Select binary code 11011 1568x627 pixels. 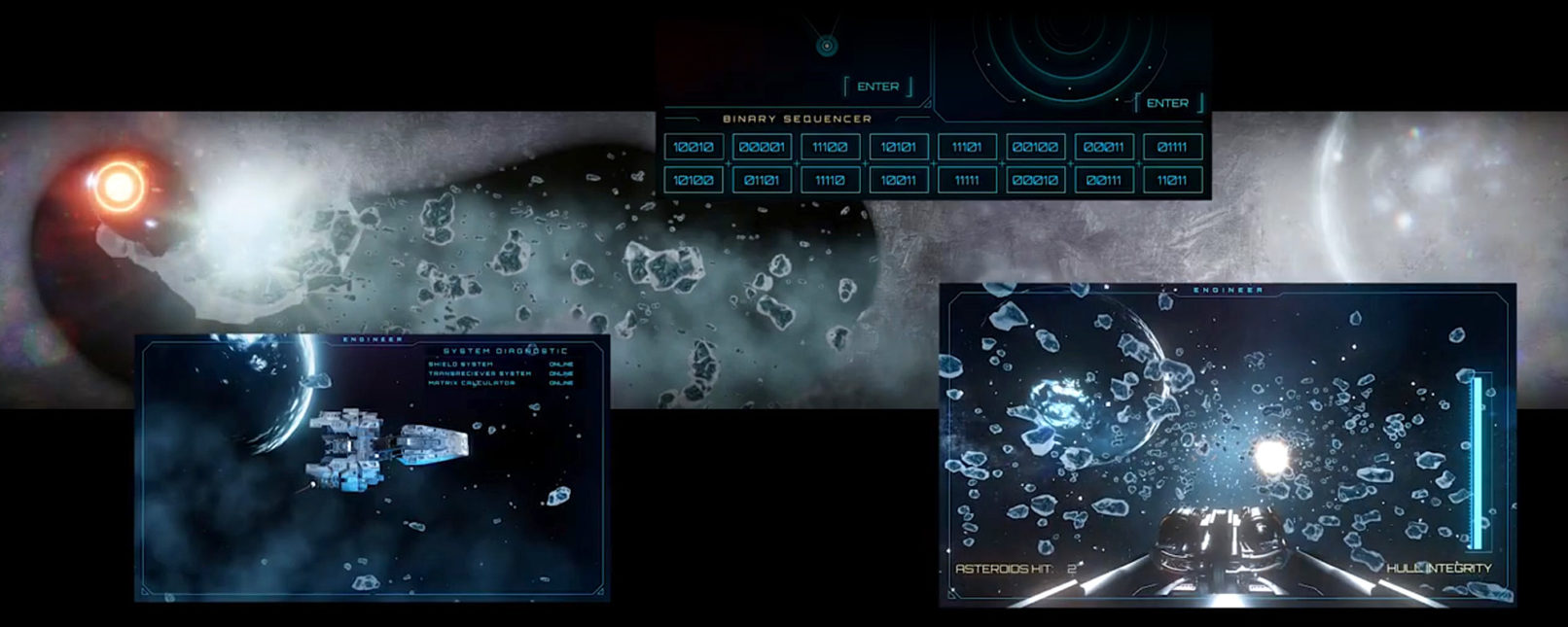[x=1172, y=180]
